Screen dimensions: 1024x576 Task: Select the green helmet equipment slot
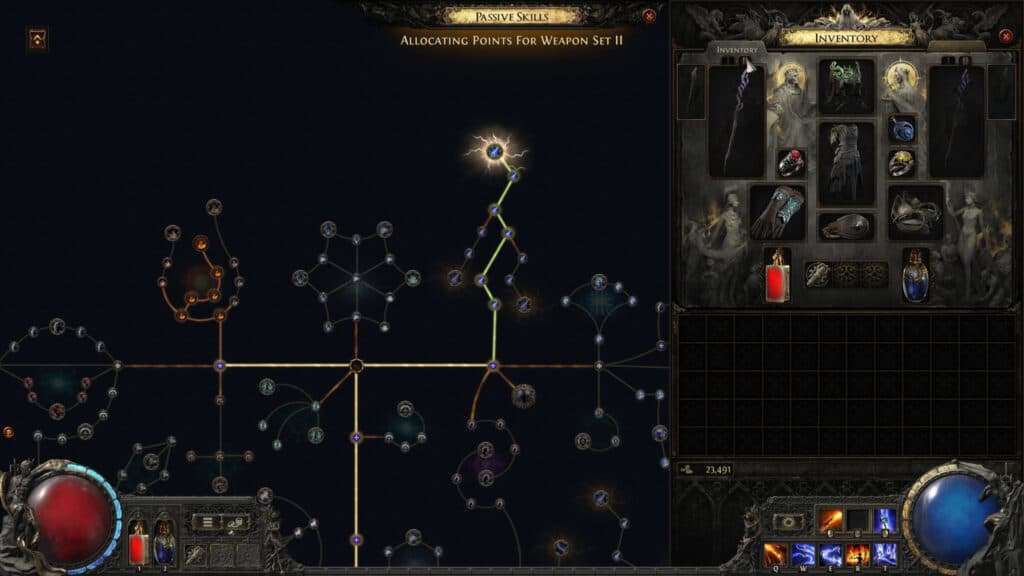pos(846,86)
